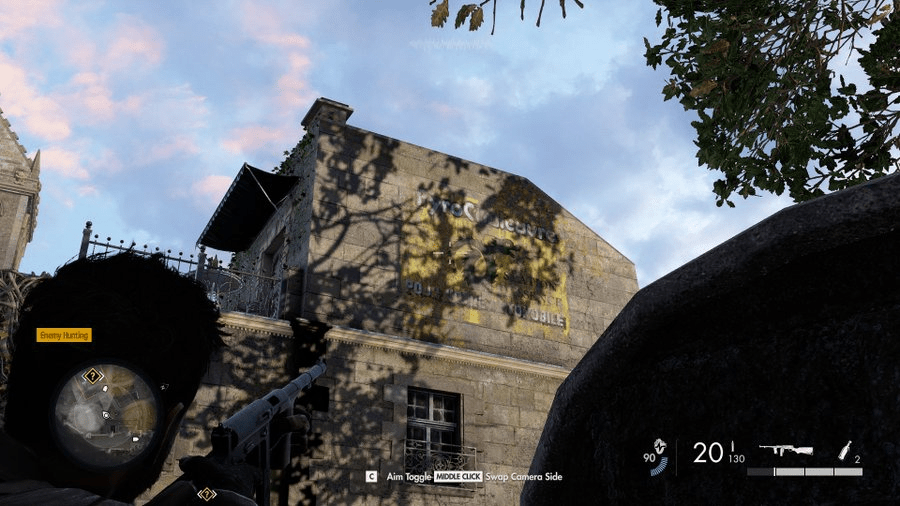Viewport: 900px width, 506px height.
Task: Click the question mark objective marker on minimap
Action: click(x=92, y=376)
